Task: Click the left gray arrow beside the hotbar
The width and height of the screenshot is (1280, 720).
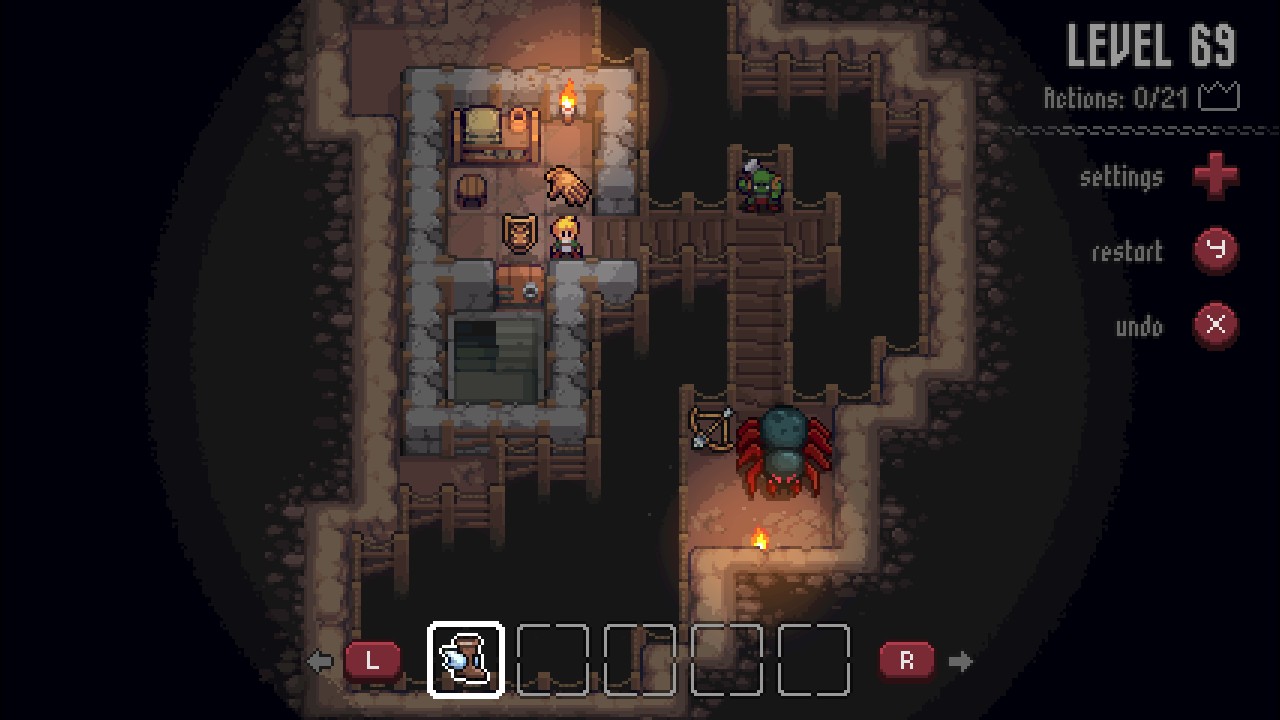Action: 320,660
